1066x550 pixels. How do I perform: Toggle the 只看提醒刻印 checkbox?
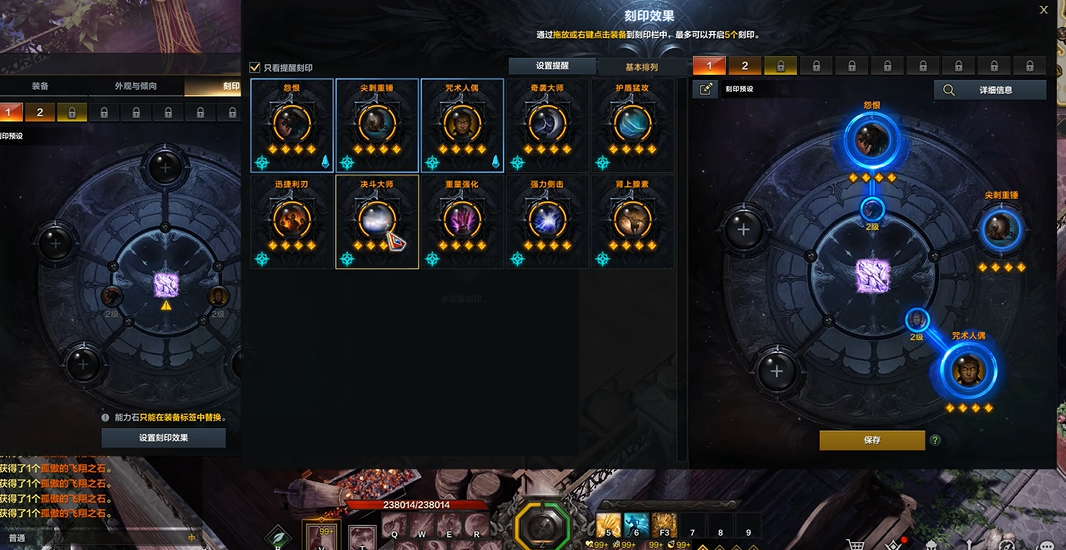coord(255,68)
